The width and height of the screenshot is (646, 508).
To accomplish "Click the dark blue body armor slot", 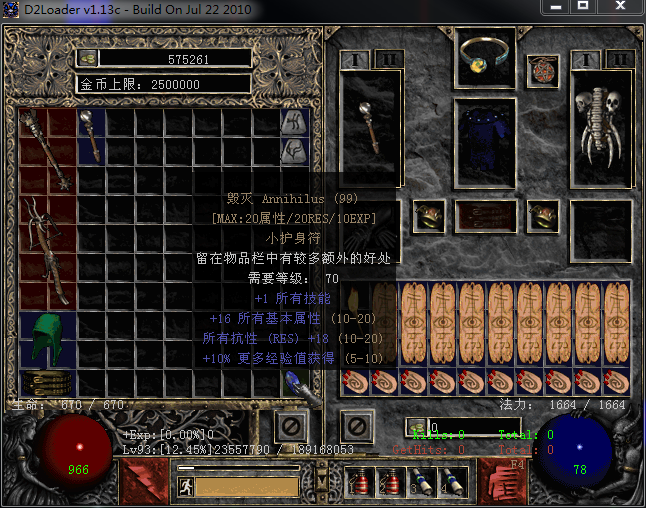I will tap(485, 140).
